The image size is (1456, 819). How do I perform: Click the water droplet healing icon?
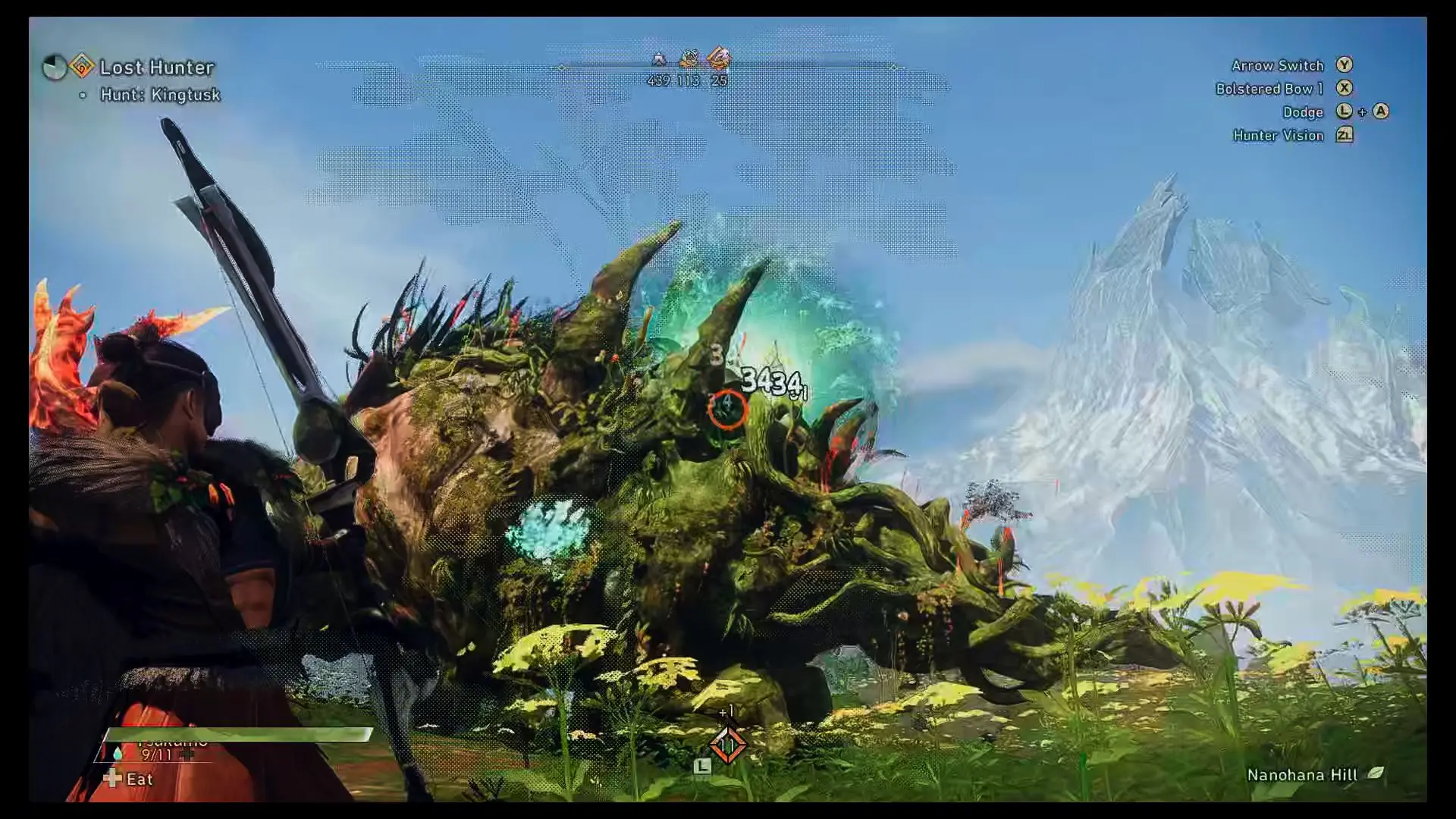click(x=118, y=753)
